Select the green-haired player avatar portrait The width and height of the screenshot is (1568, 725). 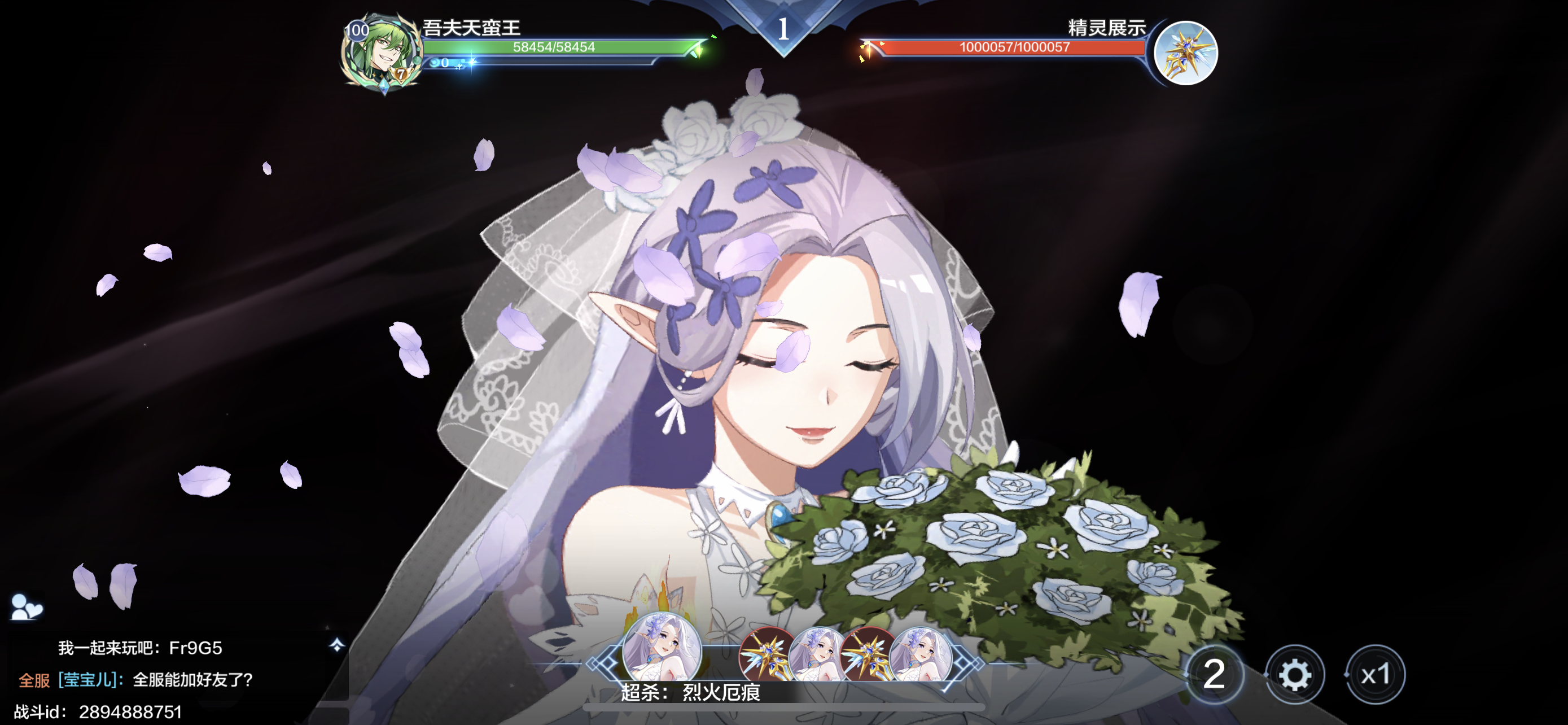coord(382,53)
